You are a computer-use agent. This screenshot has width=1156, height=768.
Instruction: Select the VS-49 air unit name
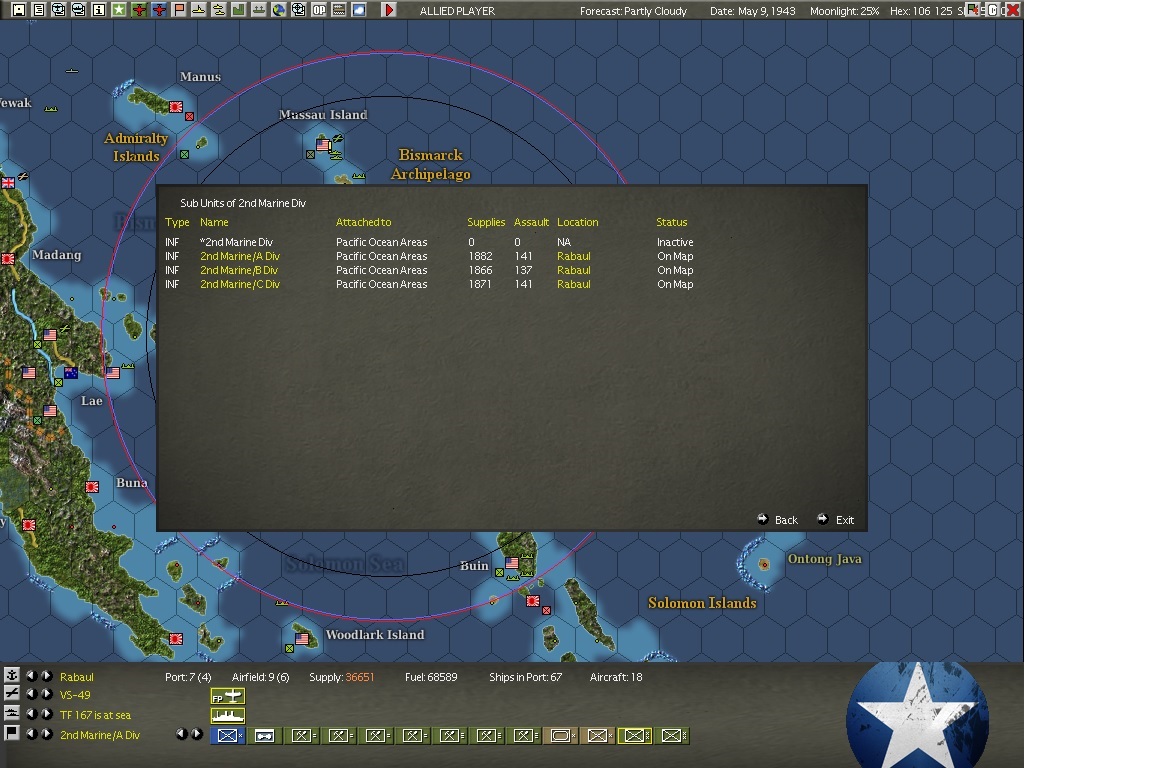[75, 696]
